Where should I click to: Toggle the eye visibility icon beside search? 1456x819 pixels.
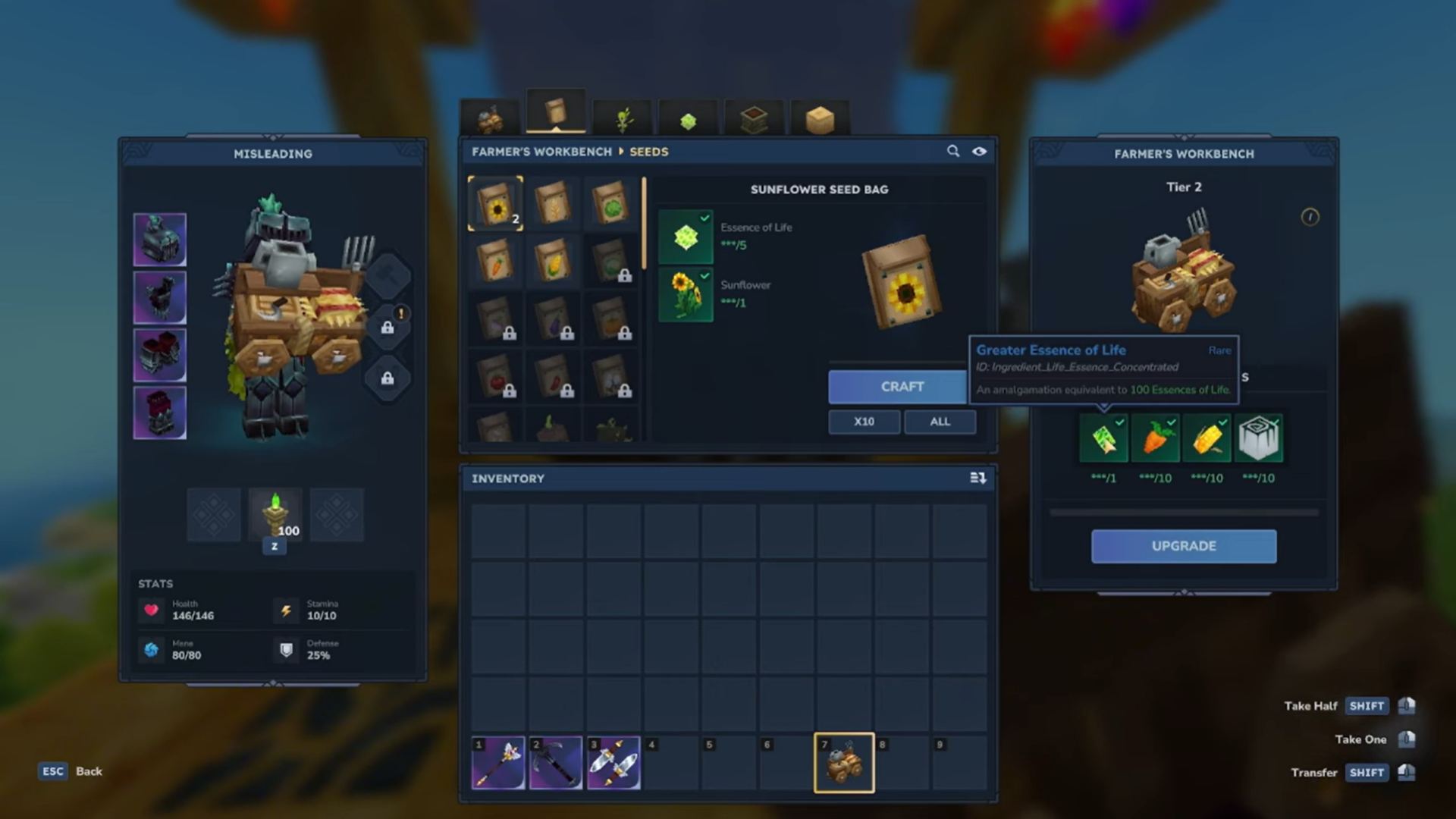point(980,152)
